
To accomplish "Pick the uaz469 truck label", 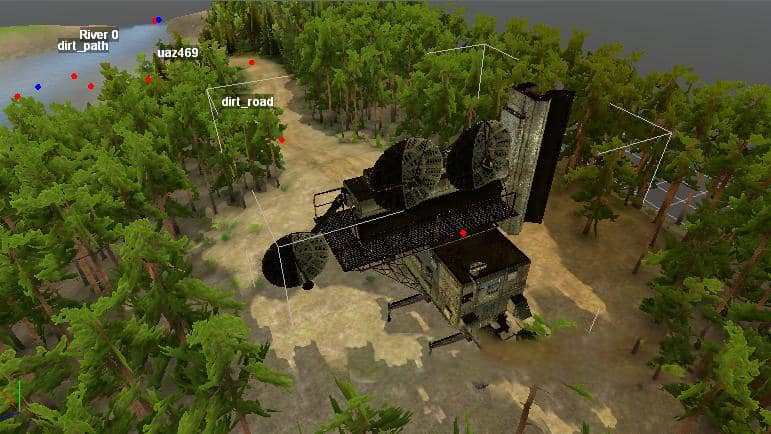I will 177,53.
